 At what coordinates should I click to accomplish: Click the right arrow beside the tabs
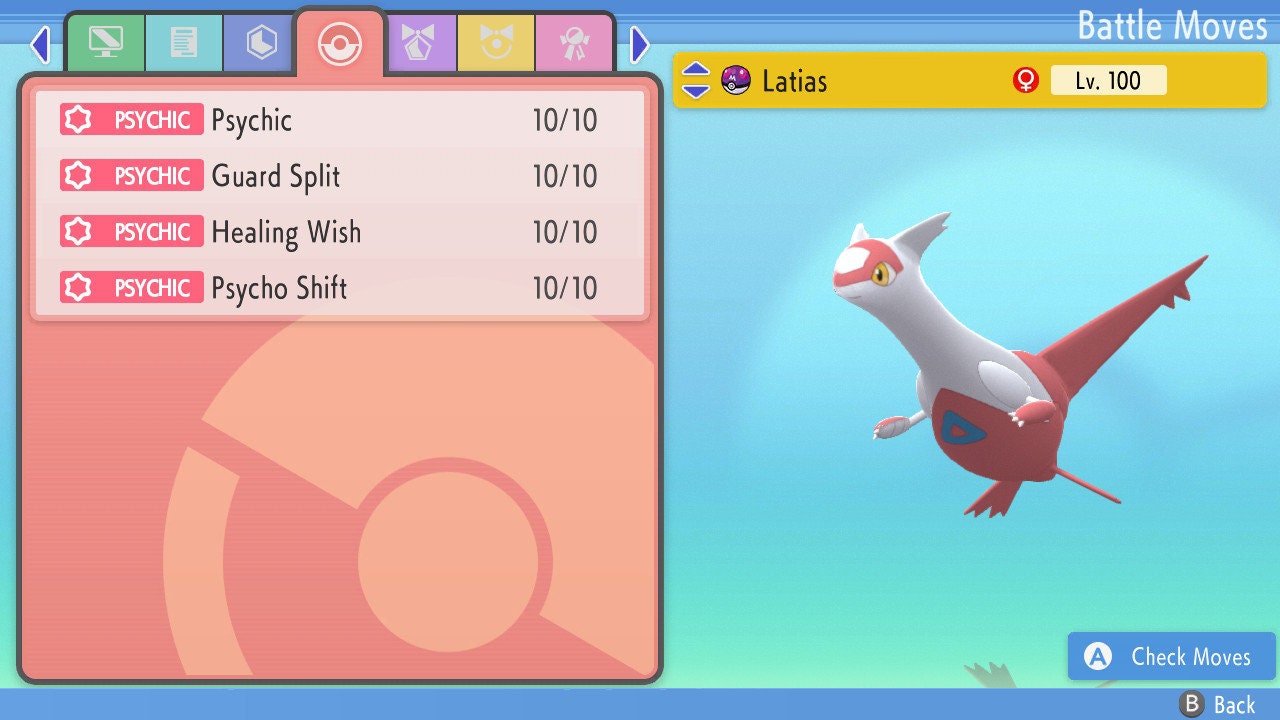coord(640,44)
